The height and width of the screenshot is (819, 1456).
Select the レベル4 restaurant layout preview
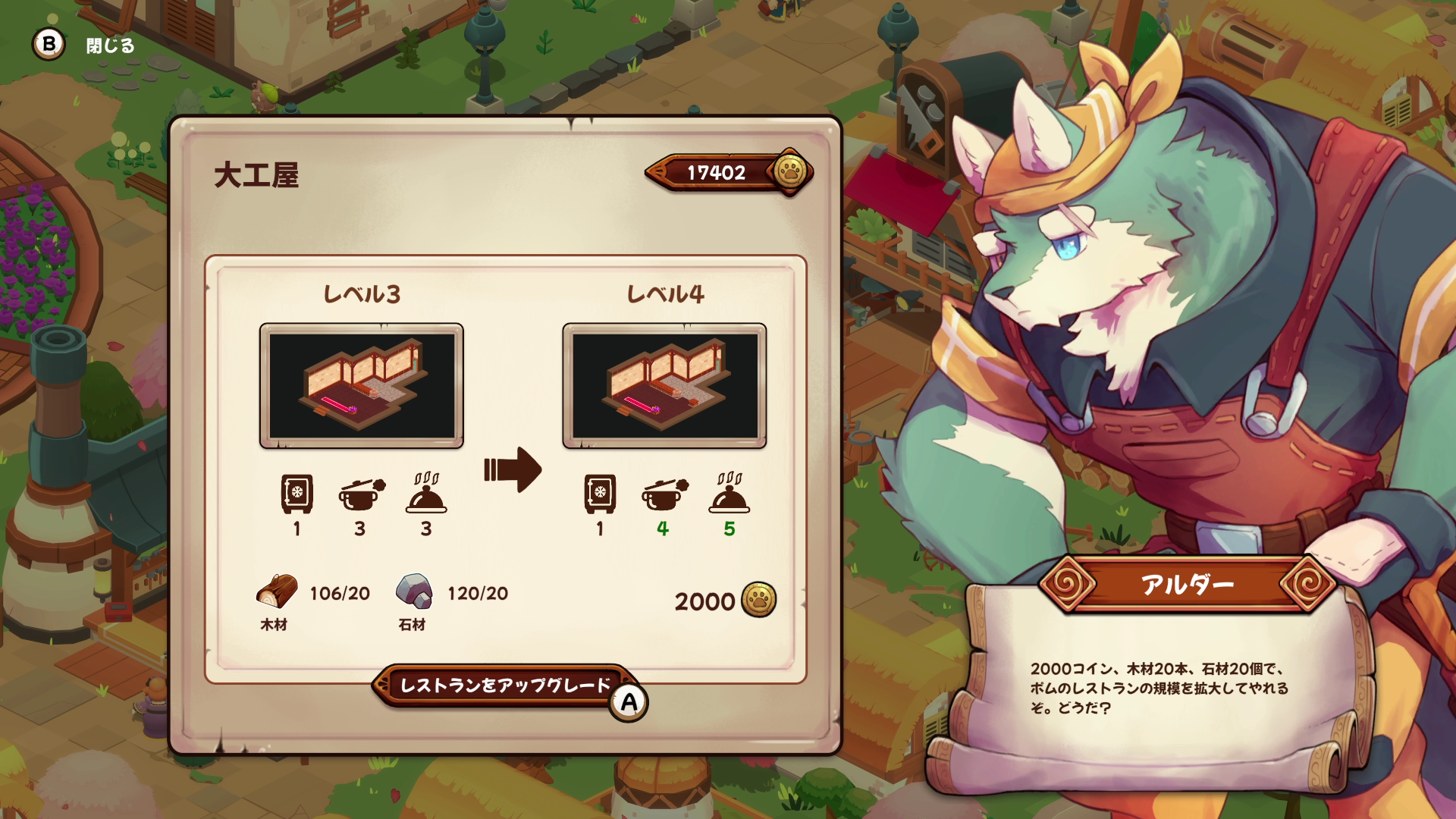[x=664, y=386]
